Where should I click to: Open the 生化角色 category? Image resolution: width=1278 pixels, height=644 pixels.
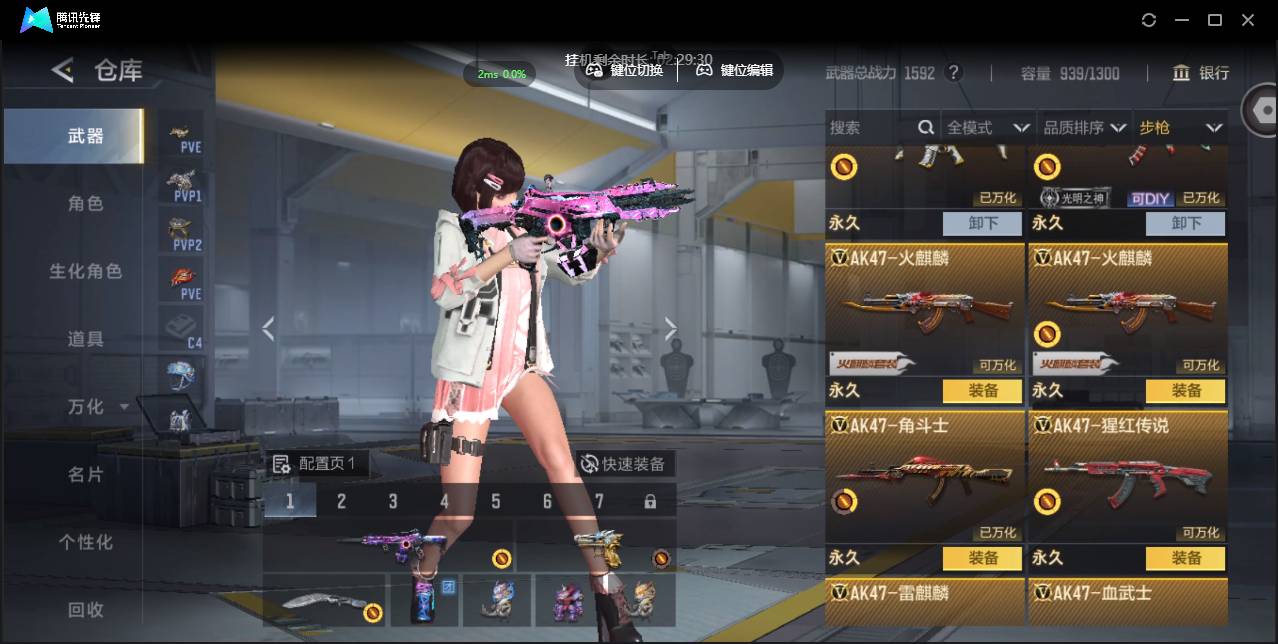[x=85, y=271]
